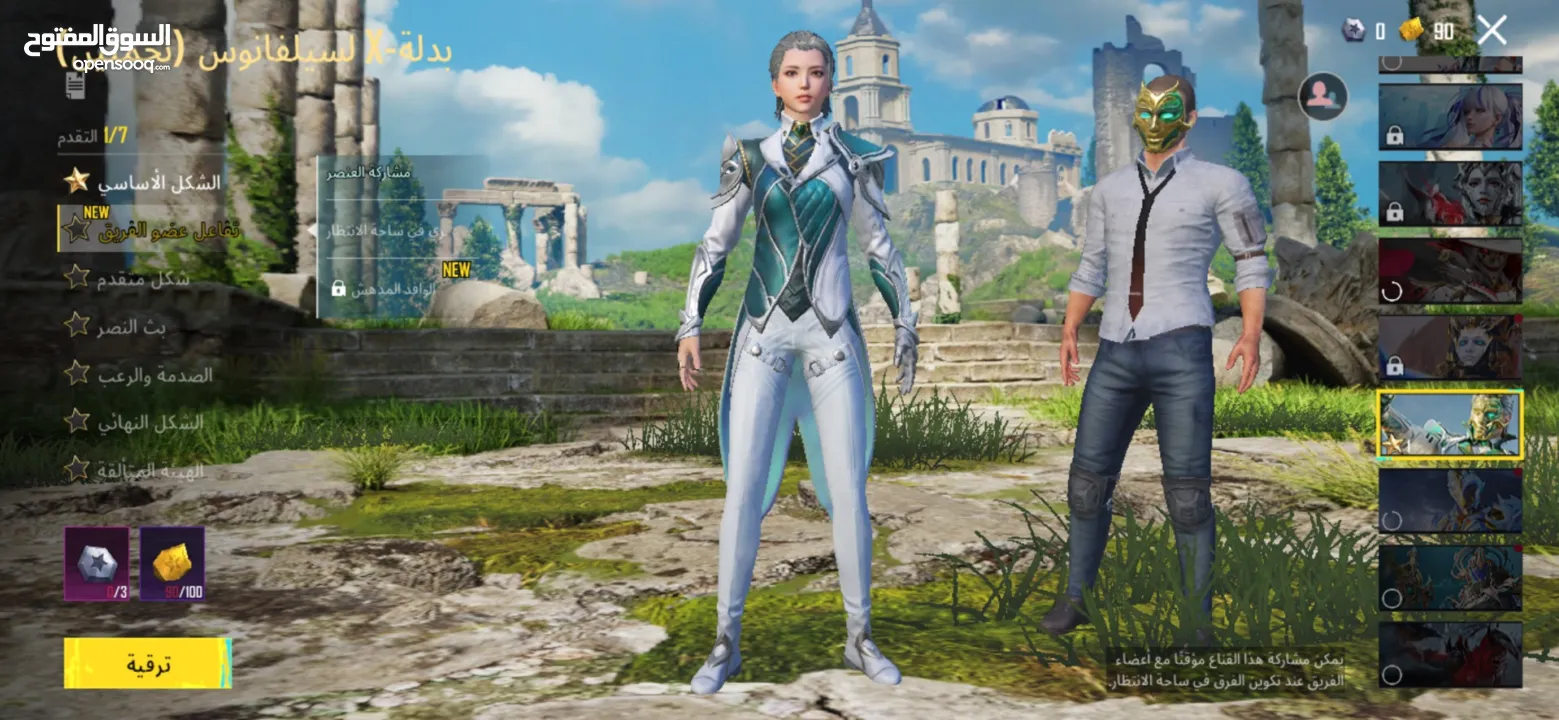Tap the gold paint currency icon showing 90
The width and height of the screenshot is (1559, 720).
1411,30
